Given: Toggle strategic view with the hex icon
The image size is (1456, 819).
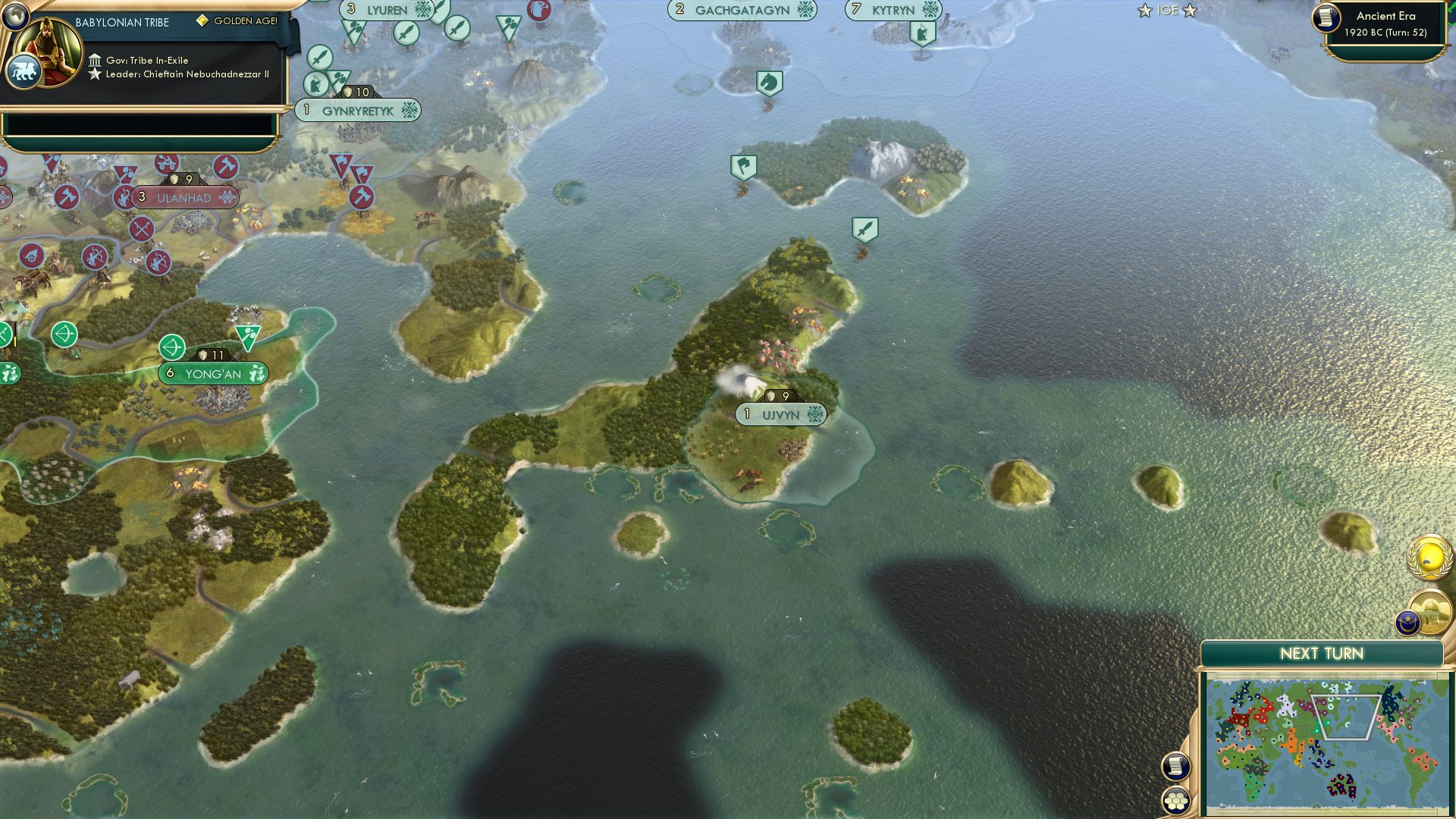Looking at the screenshot, I should point(1175,799).
